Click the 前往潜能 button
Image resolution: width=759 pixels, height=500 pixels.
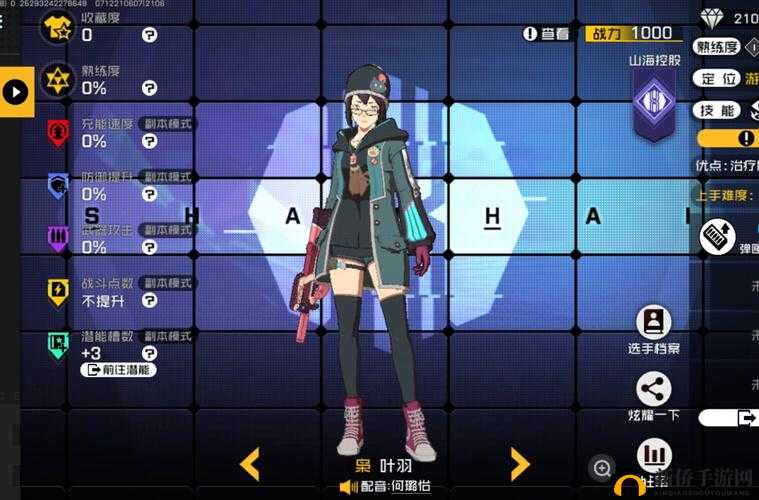pos(118,370)
